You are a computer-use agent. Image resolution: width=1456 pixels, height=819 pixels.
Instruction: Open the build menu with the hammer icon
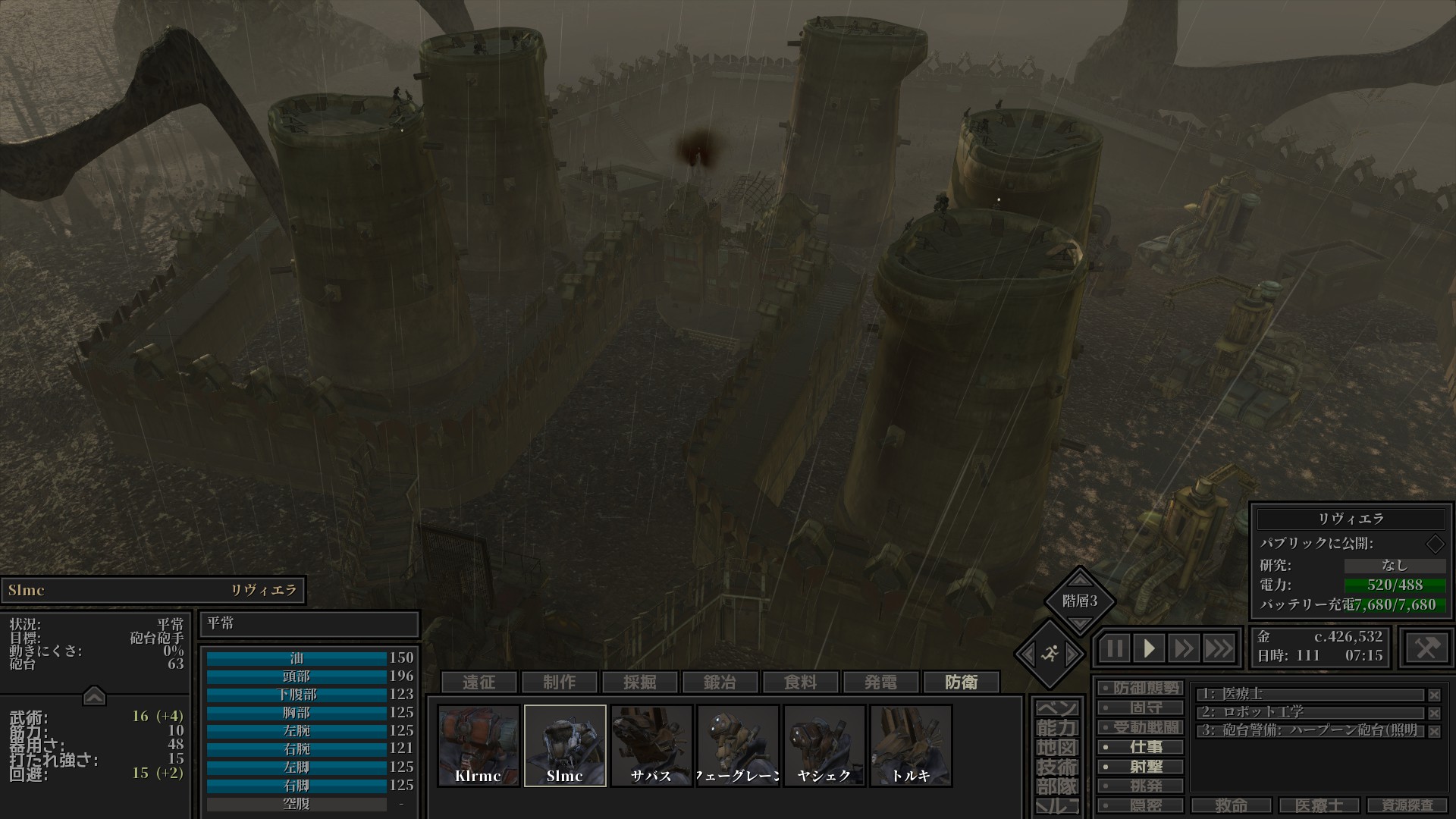coord(1426,648)
